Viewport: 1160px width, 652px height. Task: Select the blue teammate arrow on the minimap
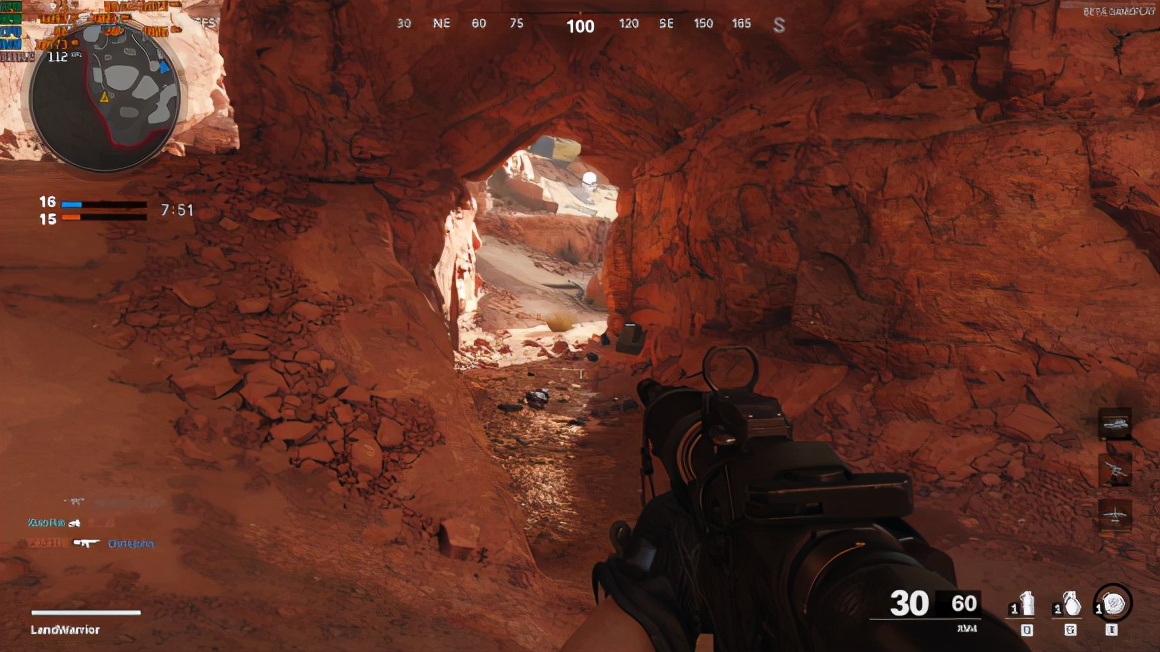[164, 67]
